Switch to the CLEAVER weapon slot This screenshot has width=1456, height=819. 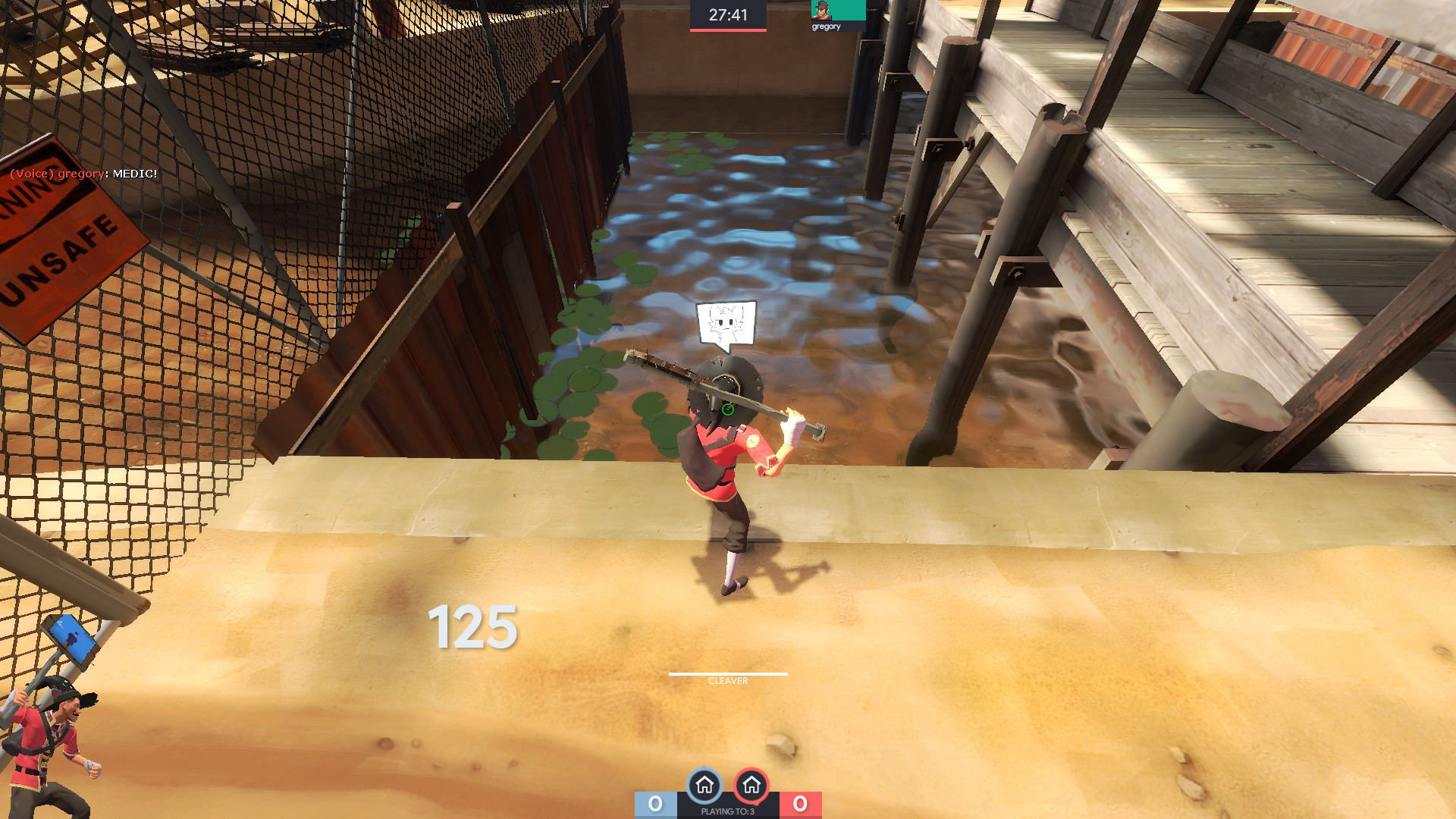click(727, 682)
